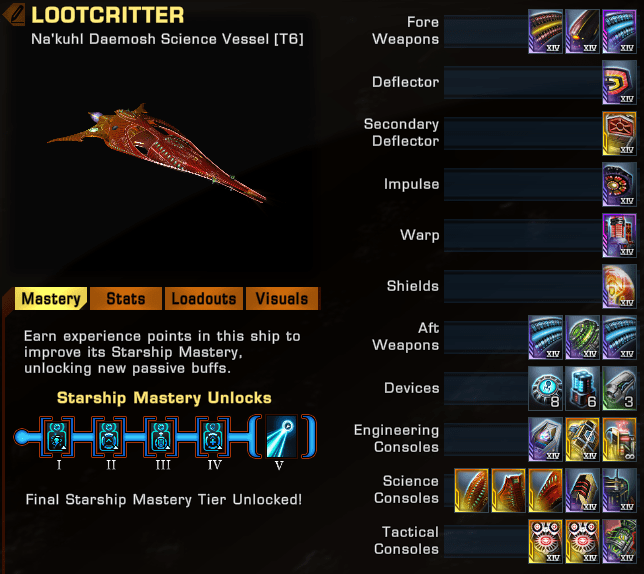The width and height of the screenshot is (644, 574).
Task: Choose the Starship Mastery tier III icon
Action: (x=159, y=436)
